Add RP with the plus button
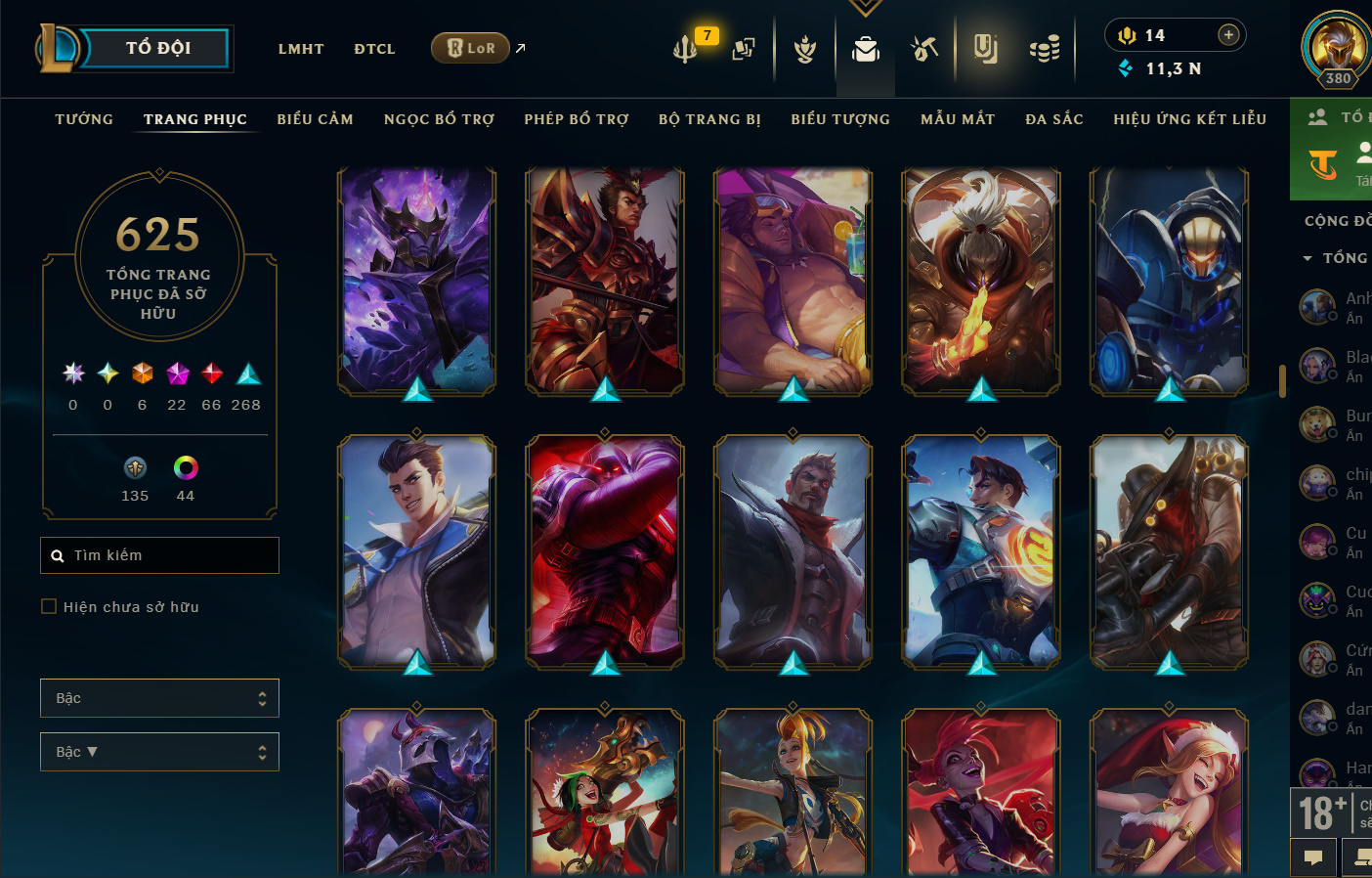Image resolution: width=1372 pixels, height=878 pixels. click(x=1228, y=35)
